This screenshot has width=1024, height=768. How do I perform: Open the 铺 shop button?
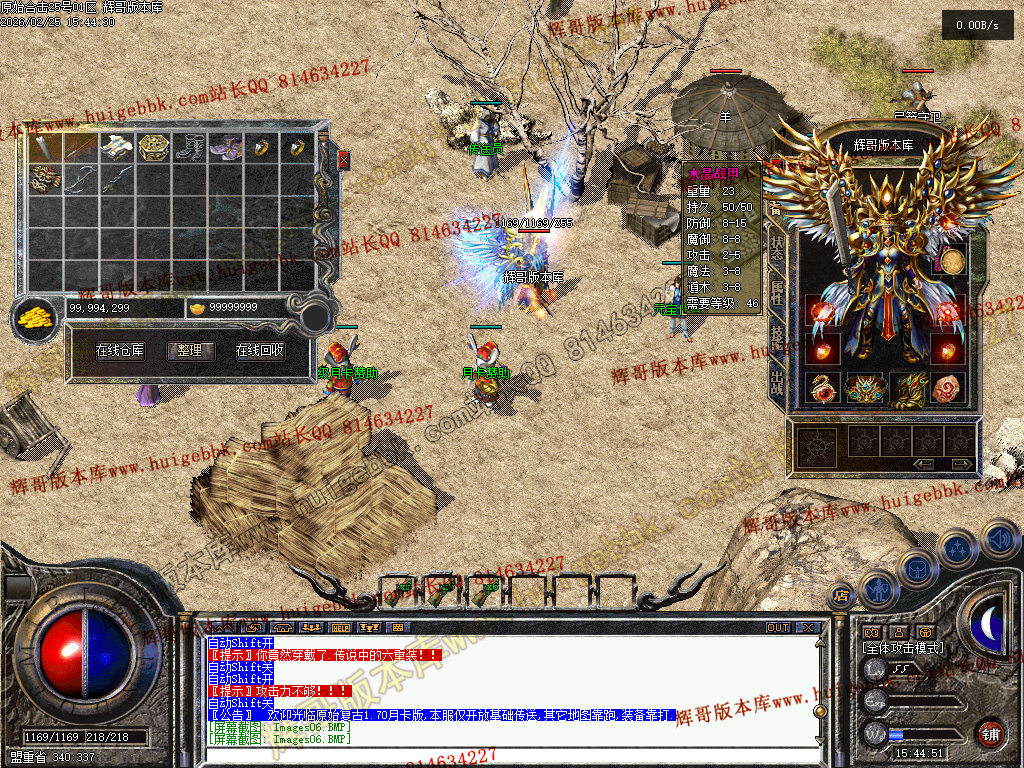[990, 733]
